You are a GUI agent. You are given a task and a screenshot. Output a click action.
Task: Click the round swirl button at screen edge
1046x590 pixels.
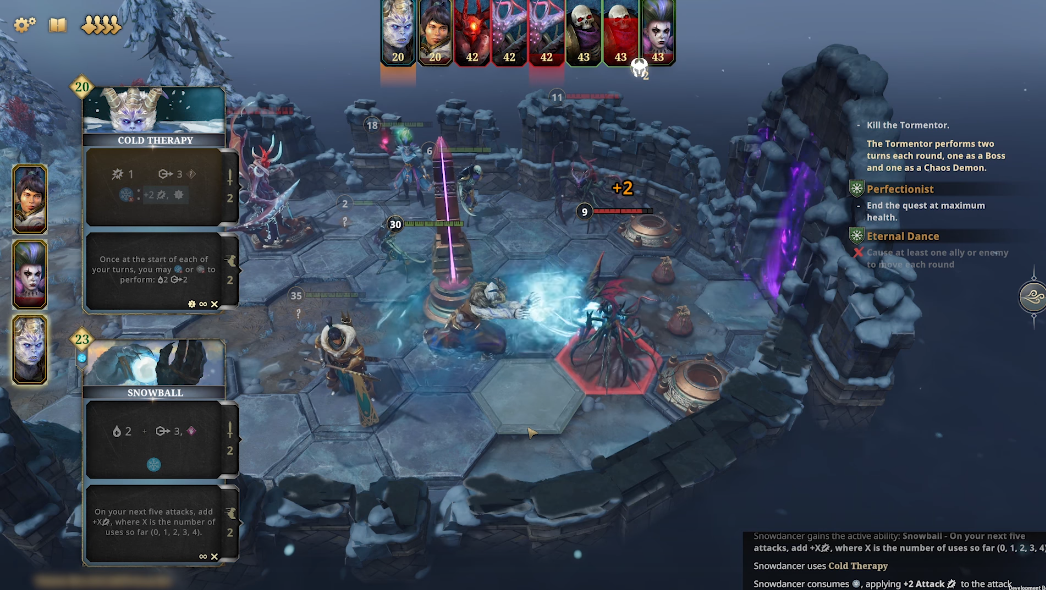pos(1033,297)
